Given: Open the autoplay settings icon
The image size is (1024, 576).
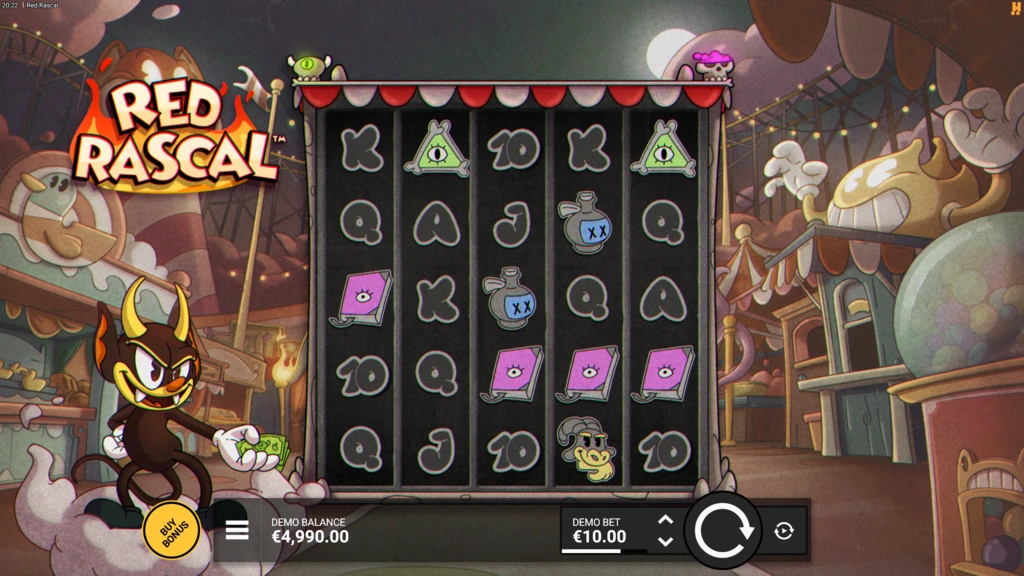Looking at the screenshot, I should click(784, 531).
